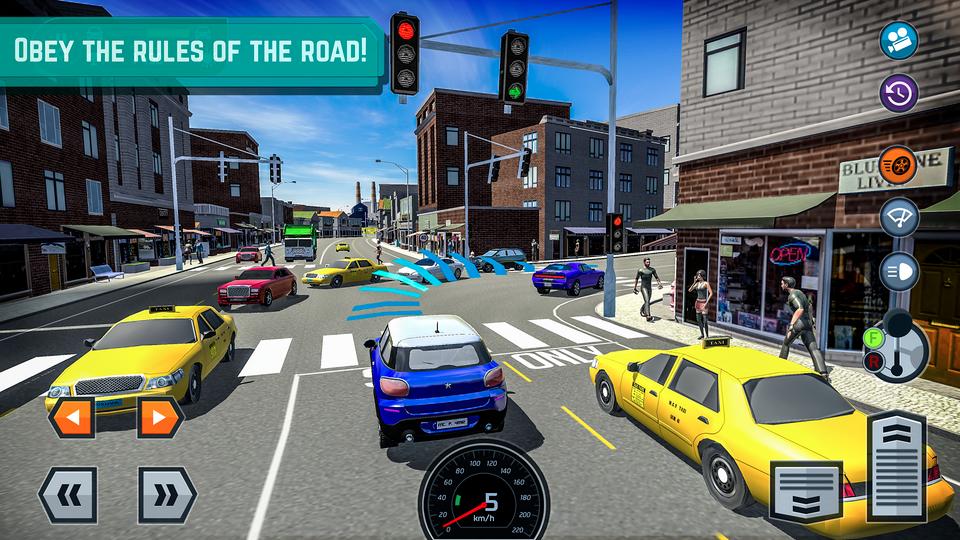
Task: Steer left with the double-chevron button
Action: 67,494
